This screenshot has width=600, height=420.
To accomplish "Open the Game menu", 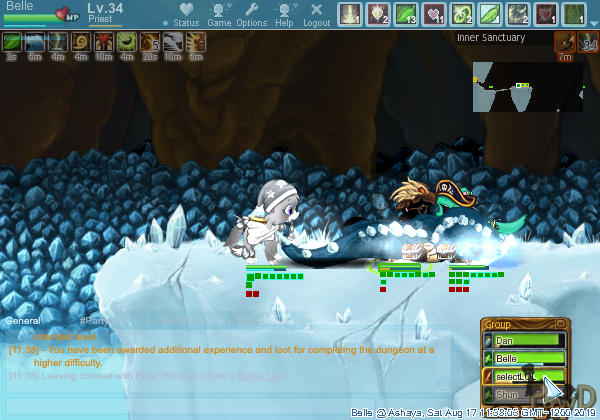I will click(x=219, y=14).
